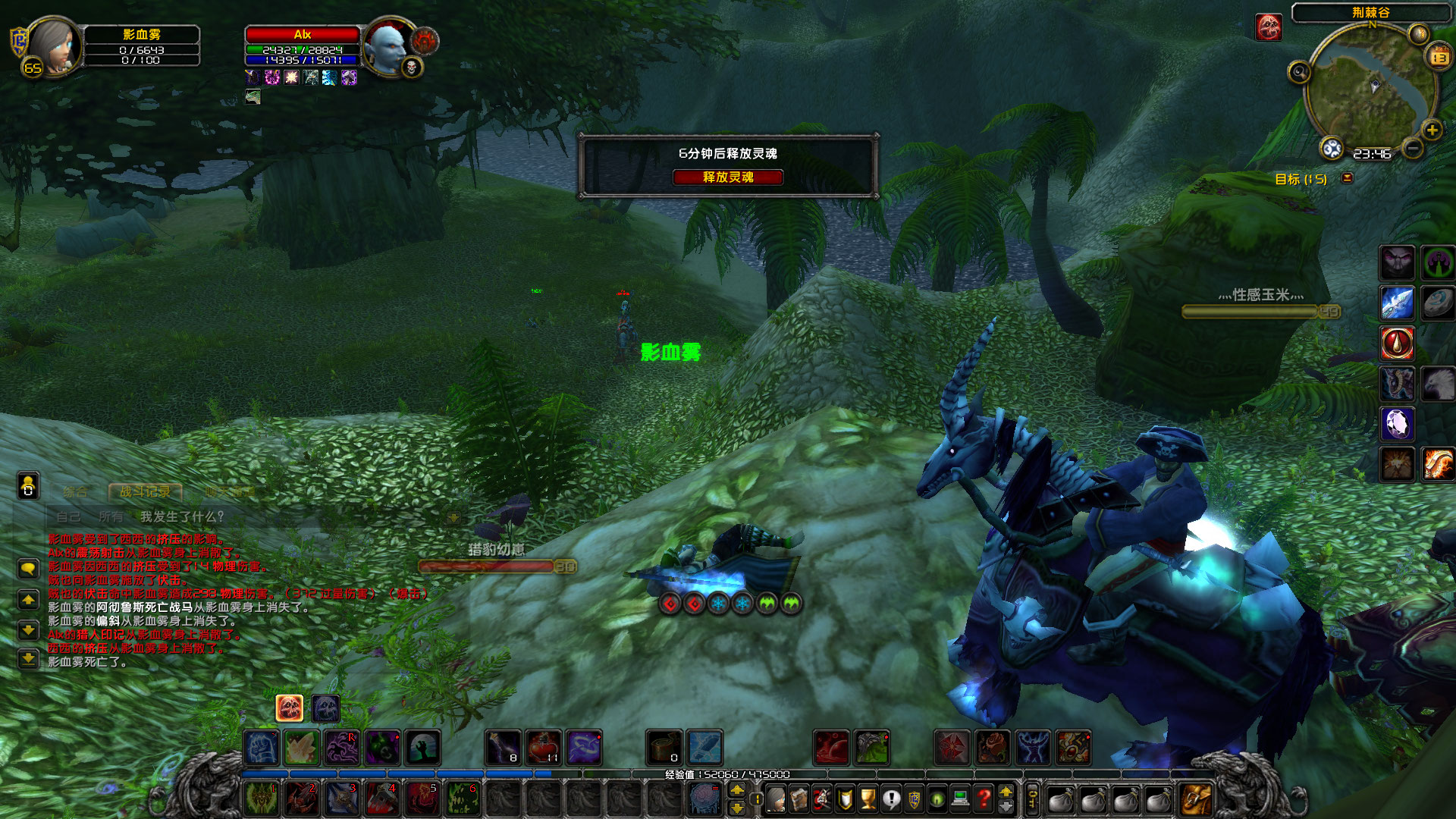Open the chat channel menu via bubble icon

point(30,569)
